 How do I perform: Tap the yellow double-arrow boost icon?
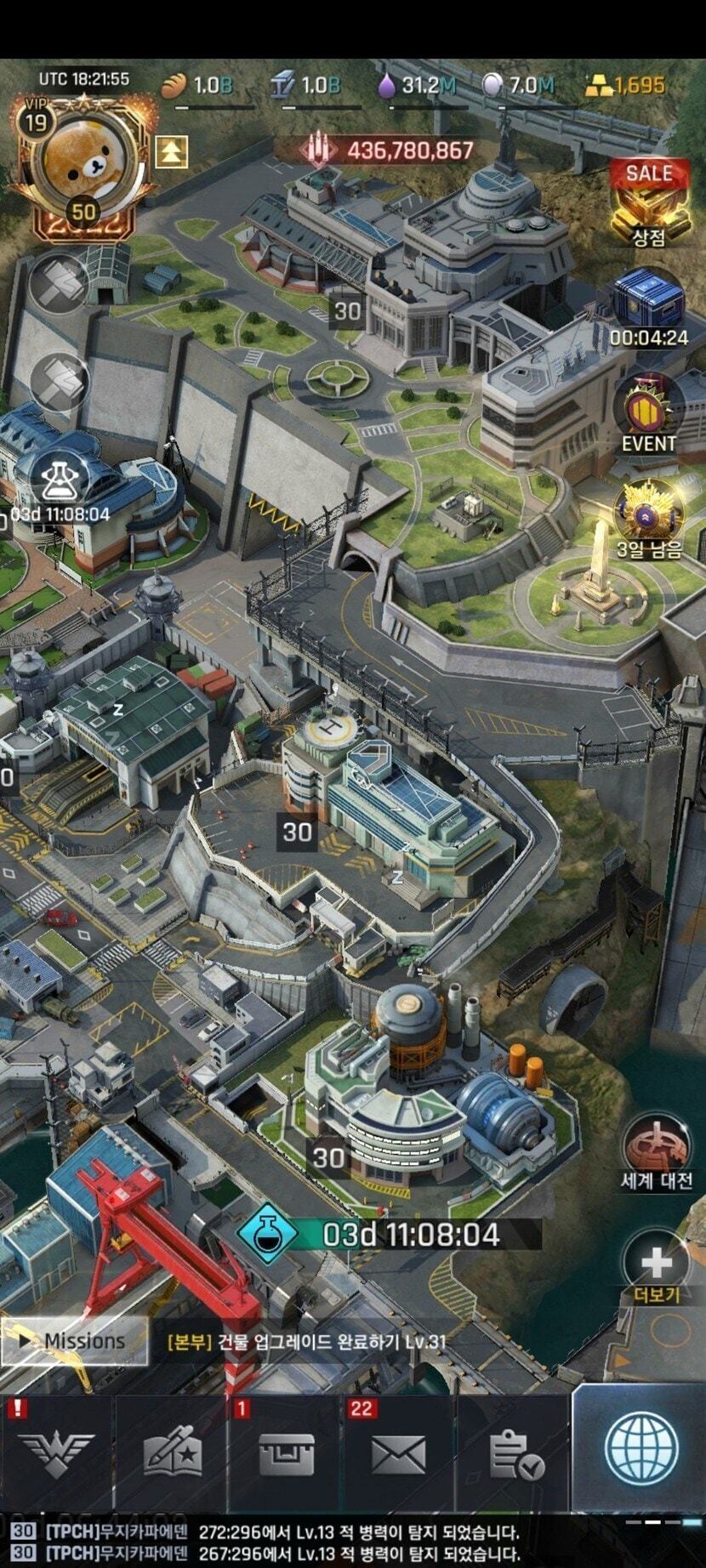click(x=171, y=151)
